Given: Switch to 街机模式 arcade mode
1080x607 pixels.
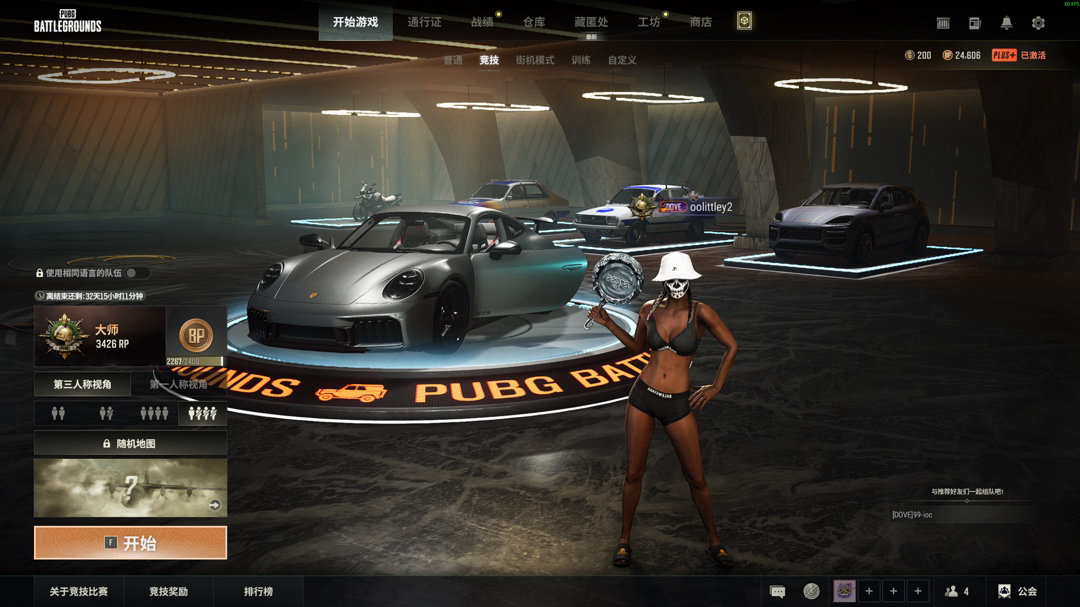Looking at the screenshot, I should [535, 60].
